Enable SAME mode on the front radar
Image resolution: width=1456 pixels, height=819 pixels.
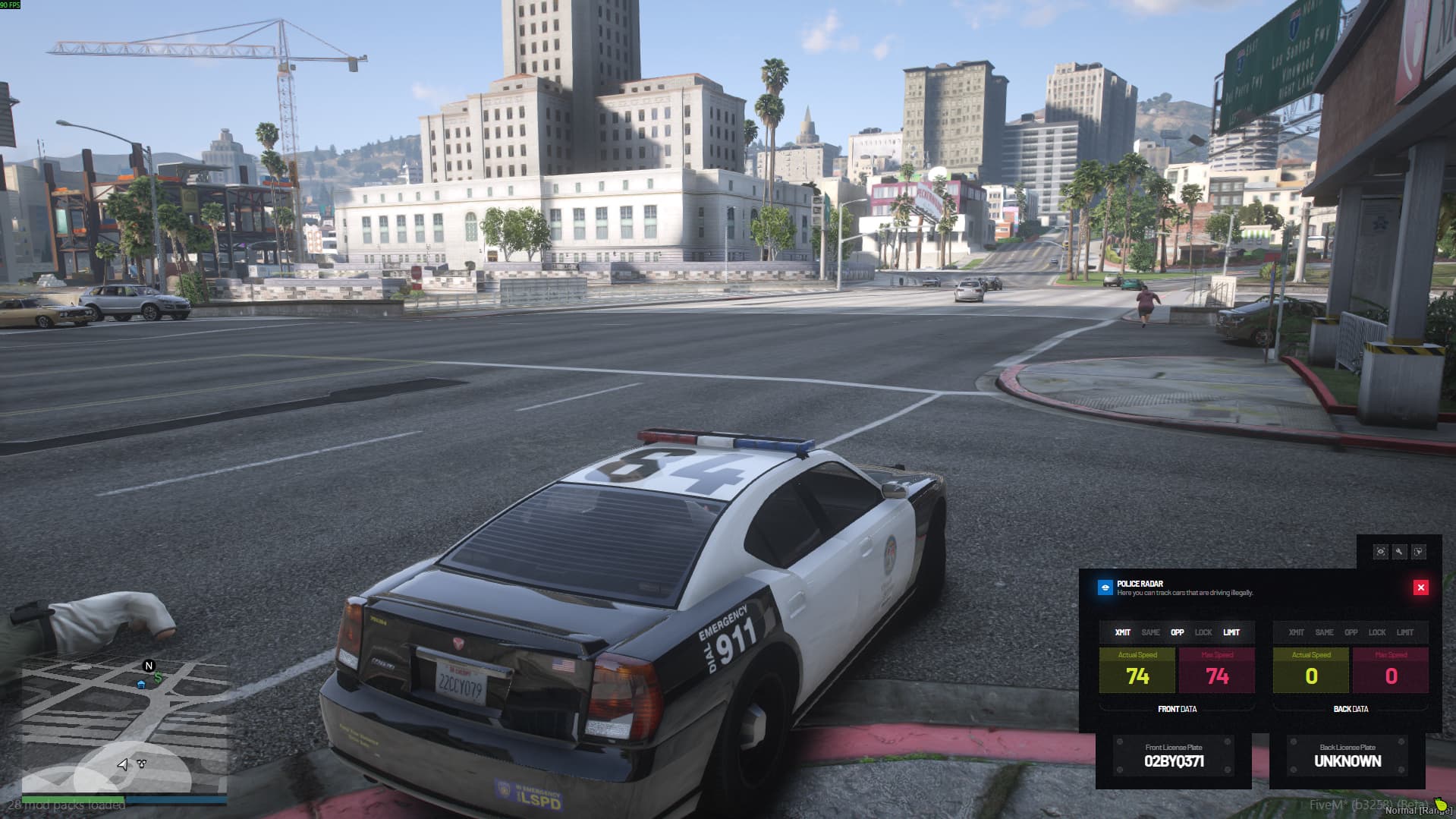pos(1150,632)
